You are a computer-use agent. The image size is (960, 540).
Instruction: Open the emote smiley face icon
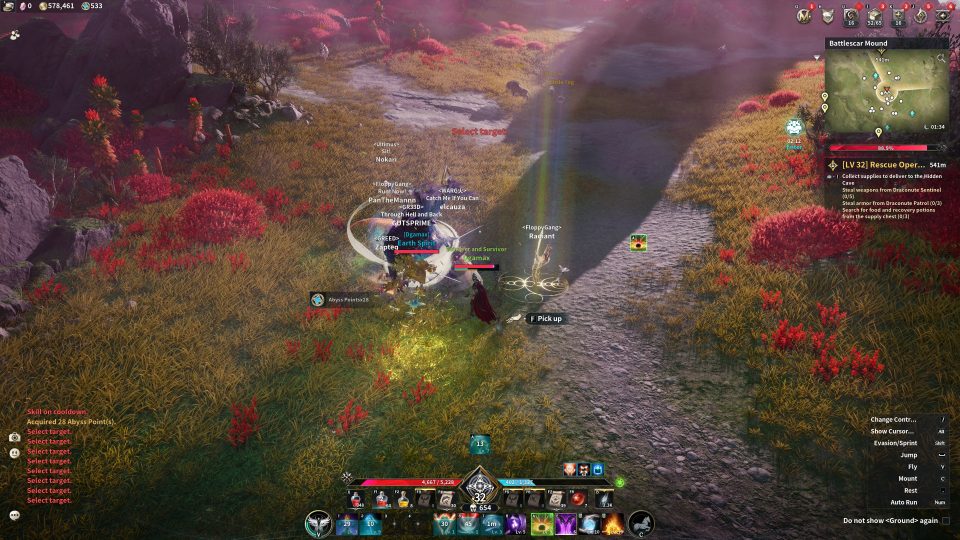[x=15, y=453]
